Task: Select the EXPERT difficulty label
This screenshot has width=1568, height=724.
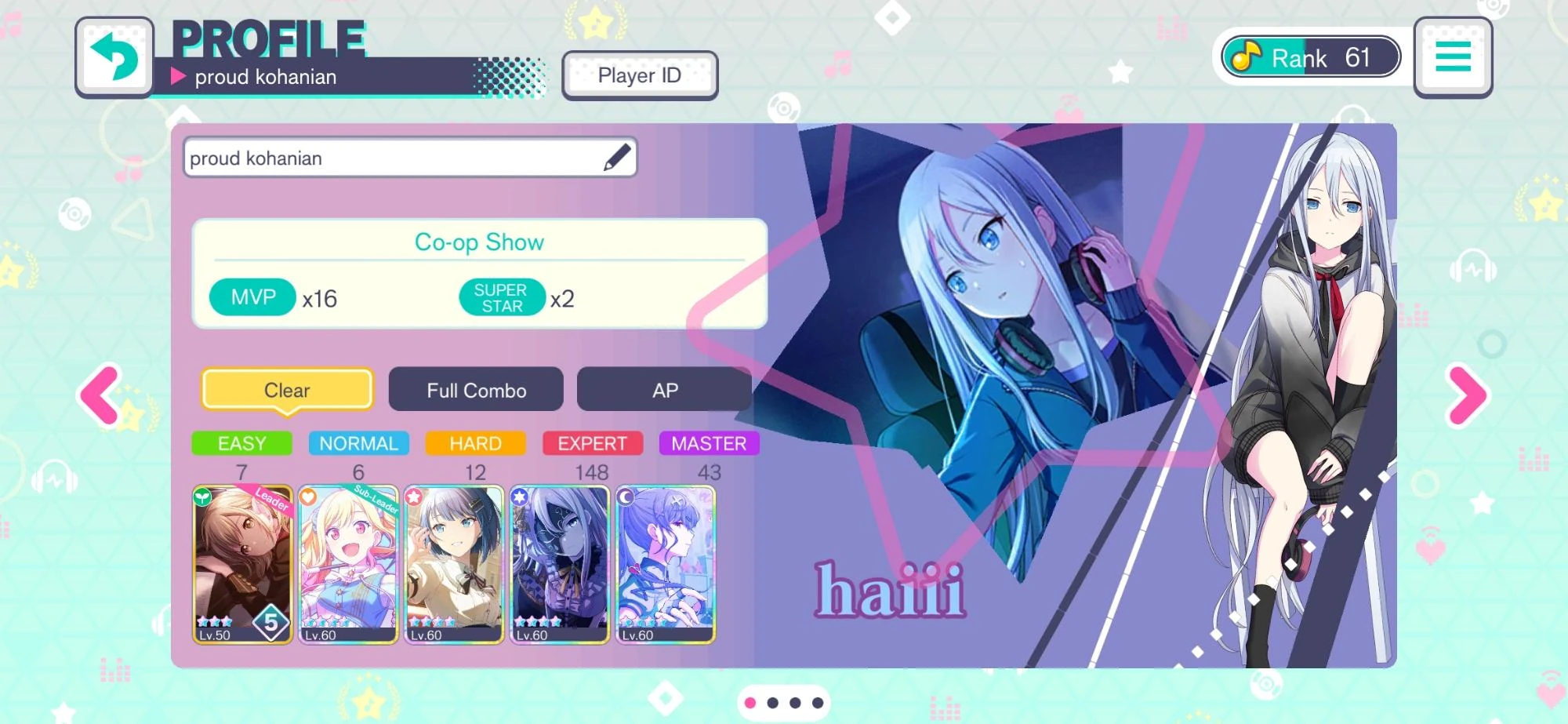Action: [592, 443]
